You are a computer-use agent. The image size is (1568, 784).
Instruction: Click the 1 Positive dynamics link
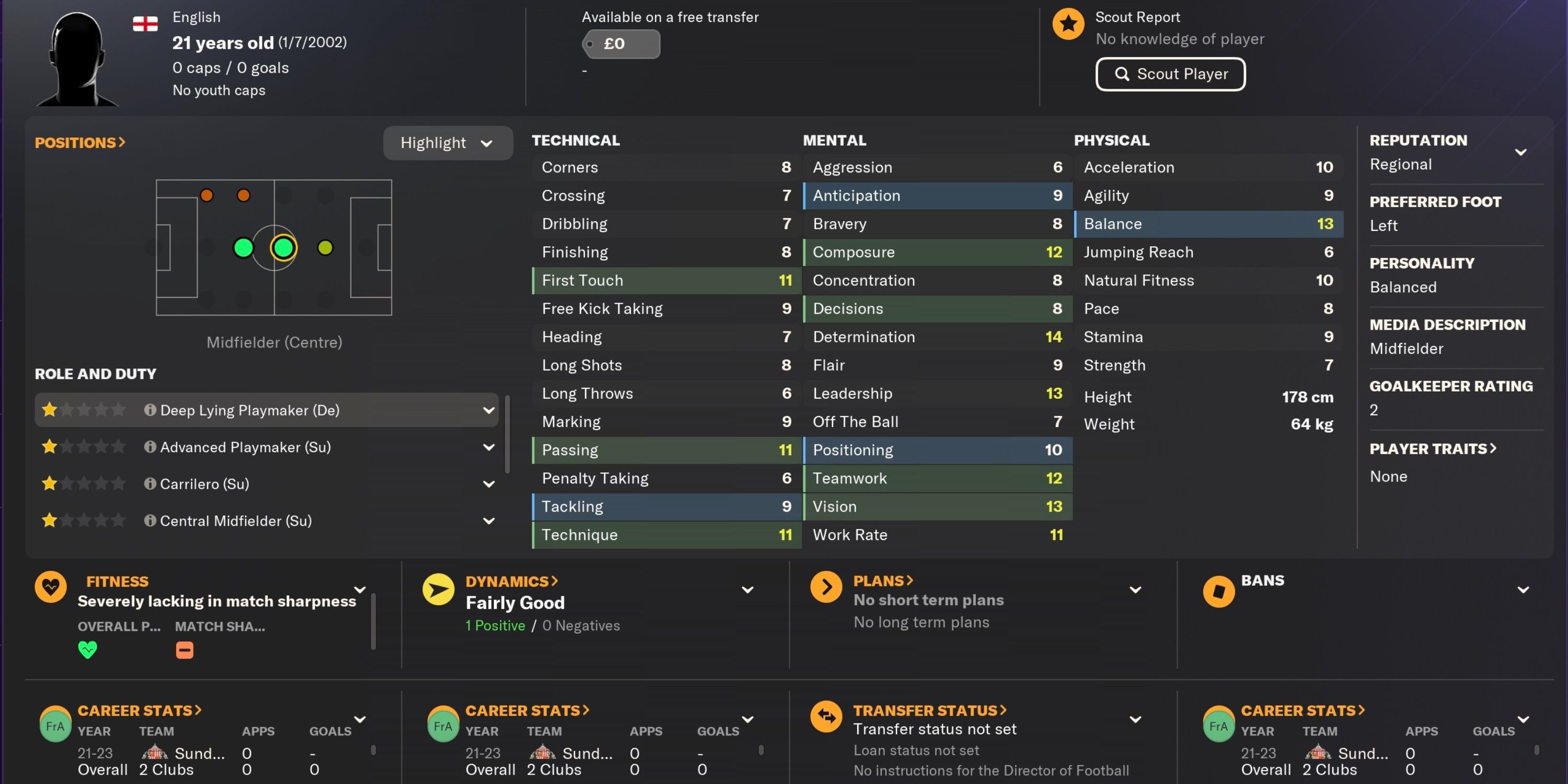(x=495, y=625)
